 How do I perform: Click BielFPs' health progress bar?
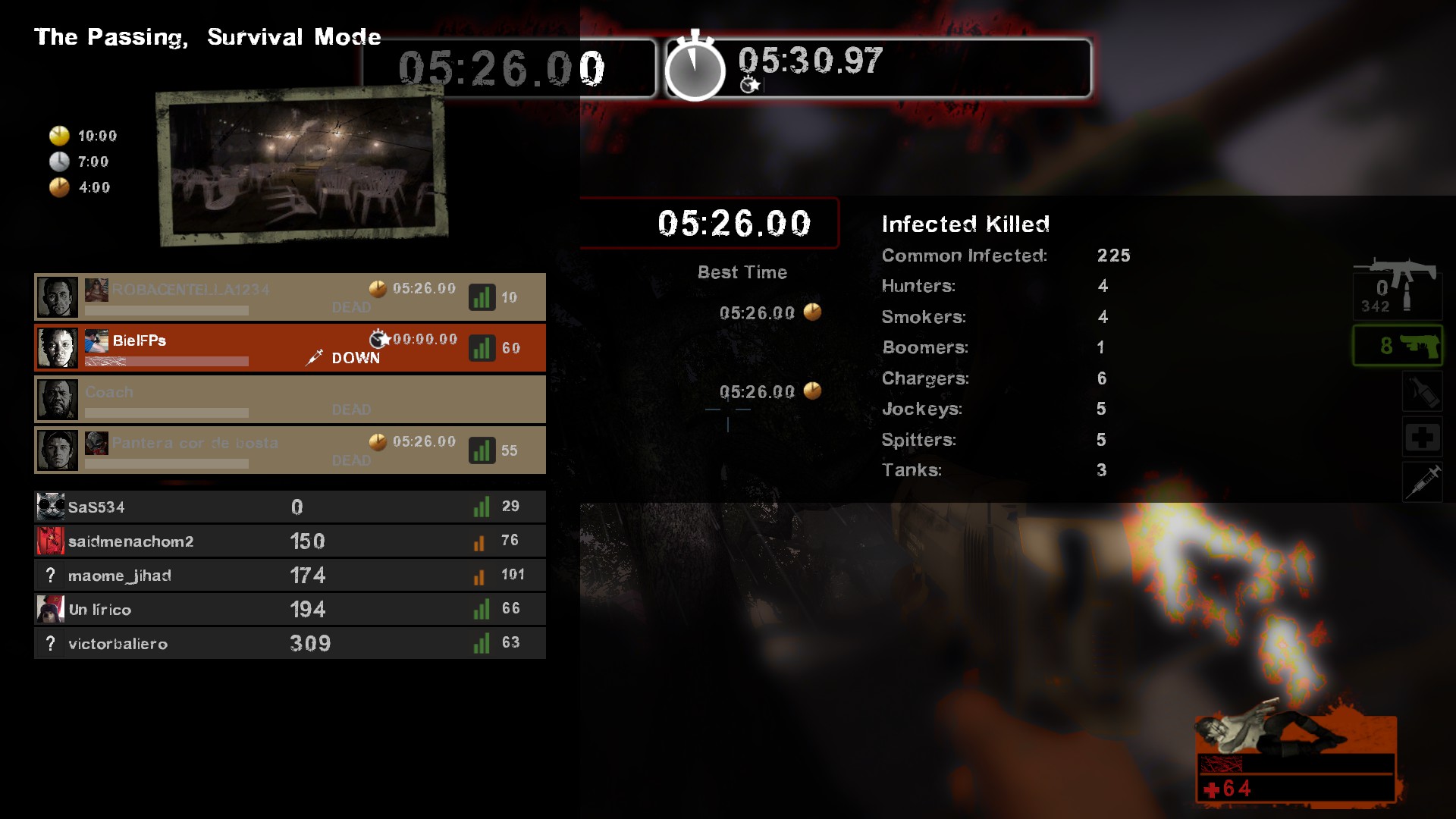click(x=165, y=362)
